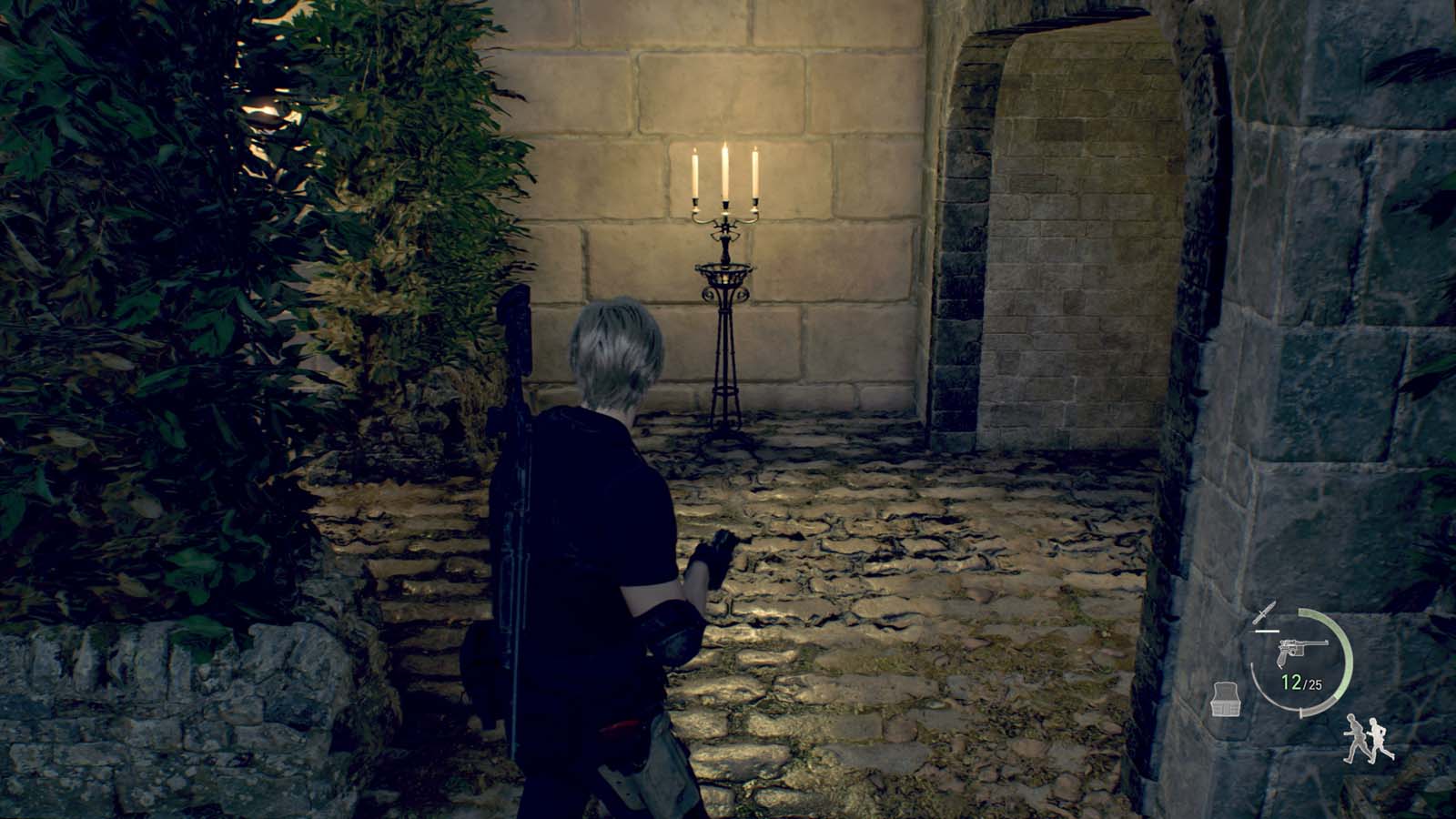Open the attaché case inventory icon
This screenshot has width=1456, height=819.
tap(1225, 701)
